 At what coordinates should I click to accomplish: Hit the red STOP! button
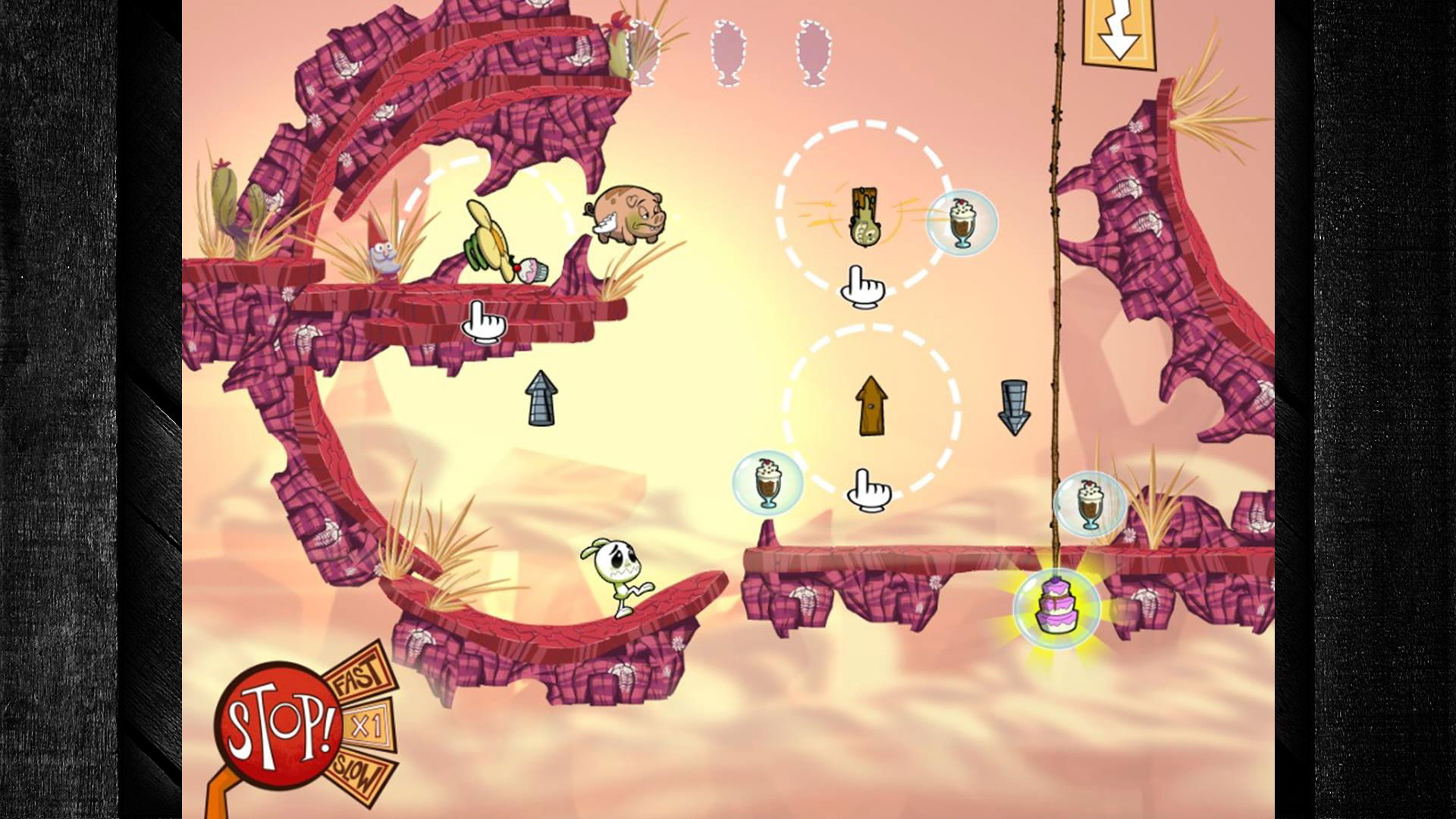(x=278, y=724)
